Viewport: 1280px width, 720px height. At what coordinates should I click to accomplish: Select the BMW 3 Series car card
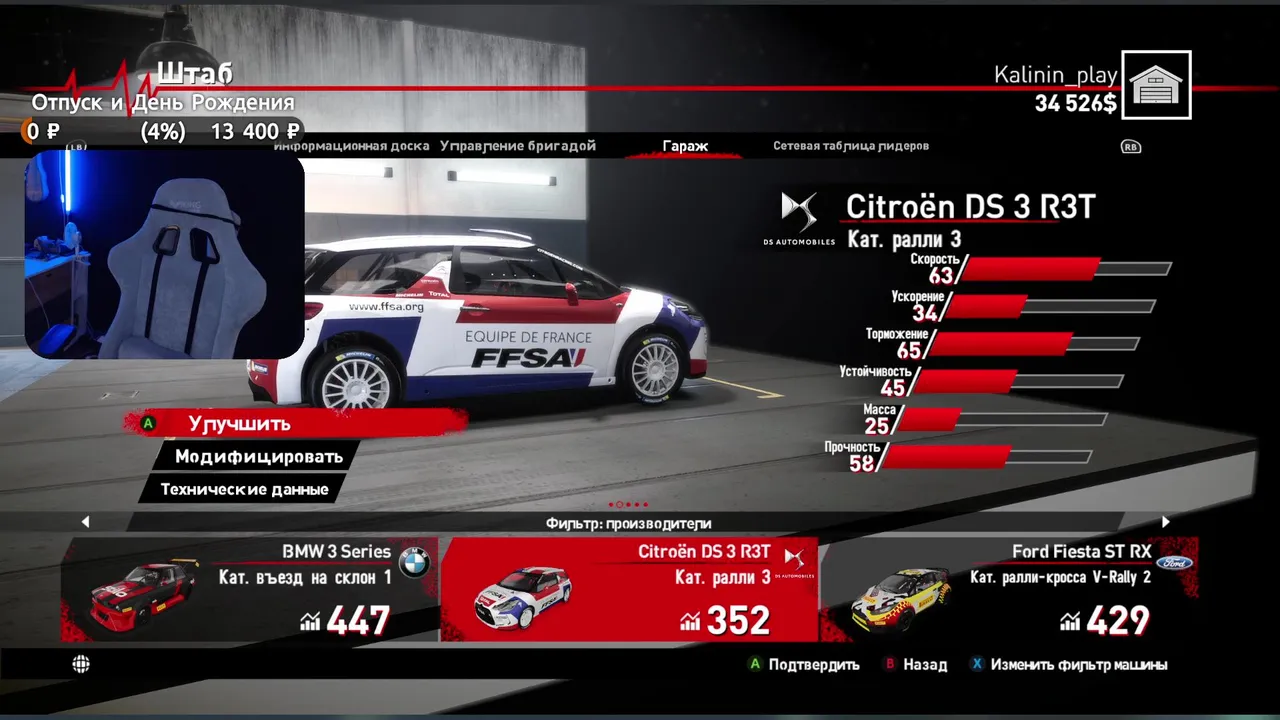(x=250, y=590)
